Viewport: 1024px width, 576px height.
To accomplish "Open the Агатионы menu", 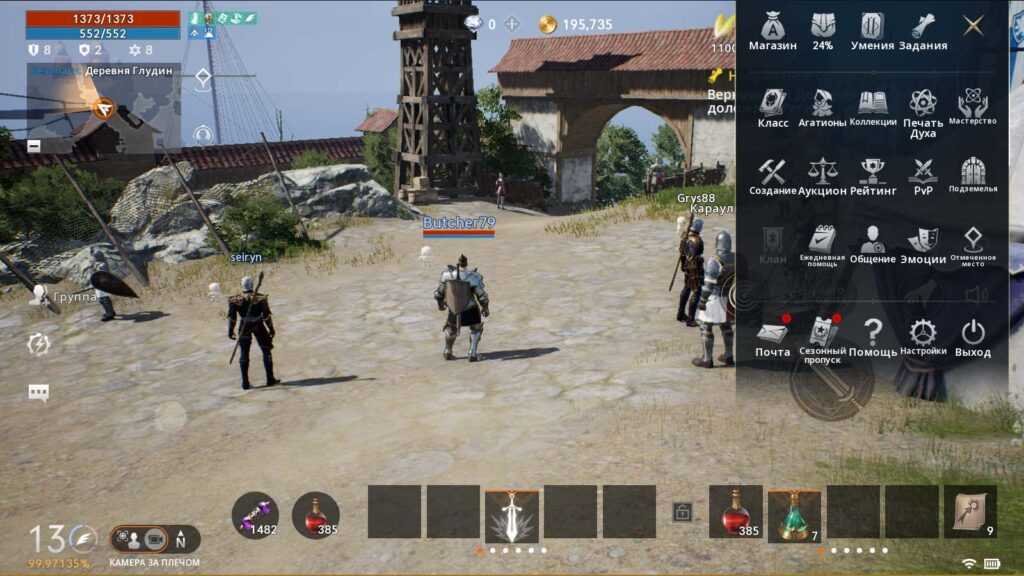I will click(x=822, y=108).
